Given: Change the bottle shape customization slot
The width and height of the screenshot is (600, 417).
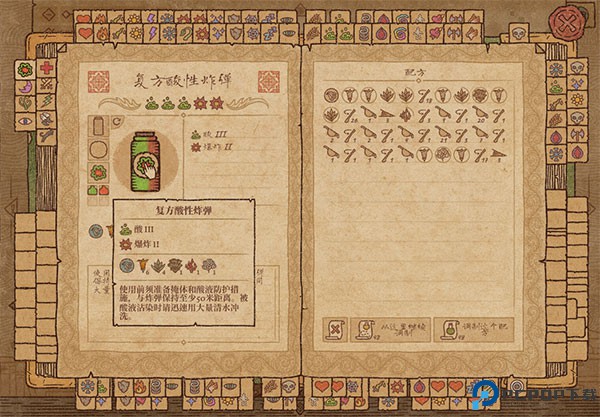Looking at the screenshot, I should point(98,127).
